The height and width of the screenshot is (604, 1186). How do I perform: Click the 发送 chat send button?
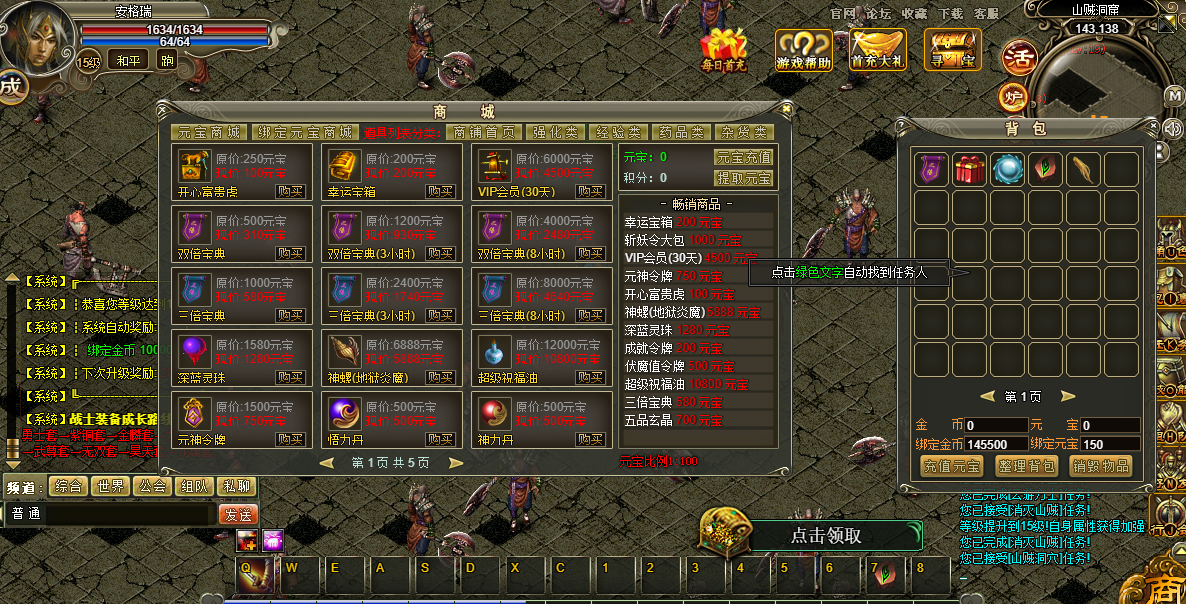[x=239, y=514]
